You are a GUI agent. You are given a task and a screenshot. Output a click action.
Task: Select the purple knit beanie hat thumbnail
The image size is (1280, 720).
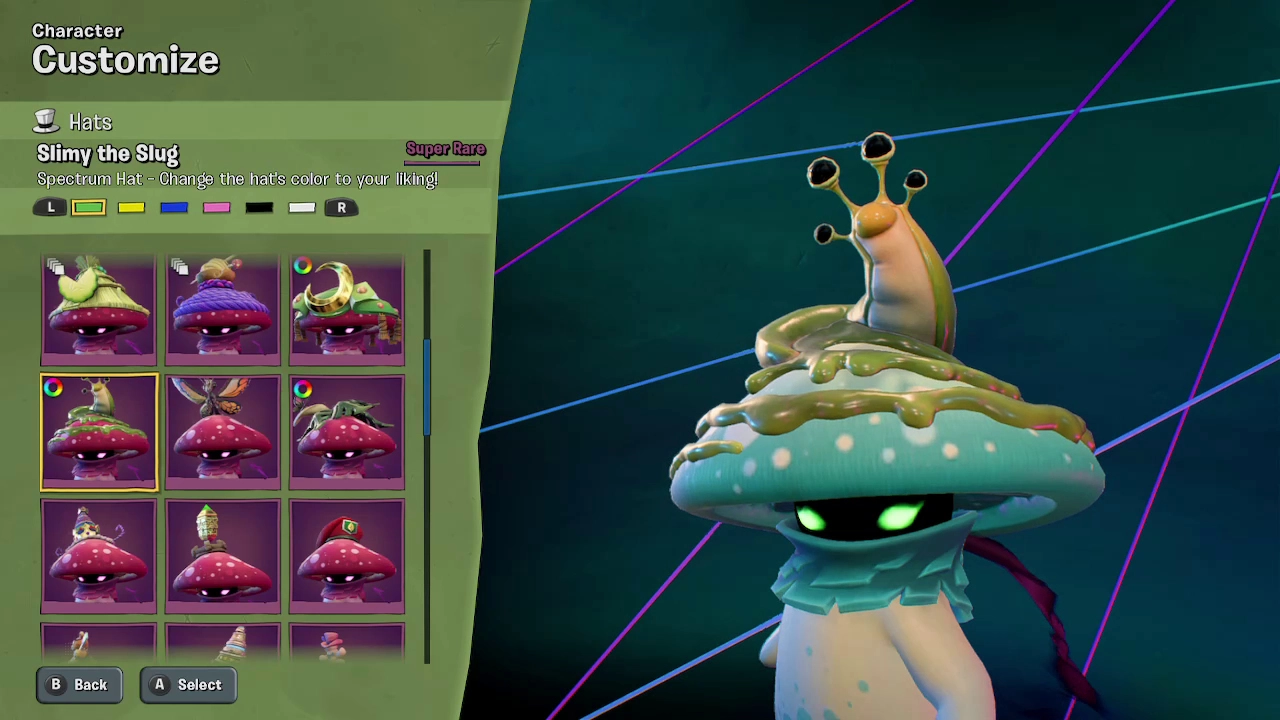(x=222, y=310)
